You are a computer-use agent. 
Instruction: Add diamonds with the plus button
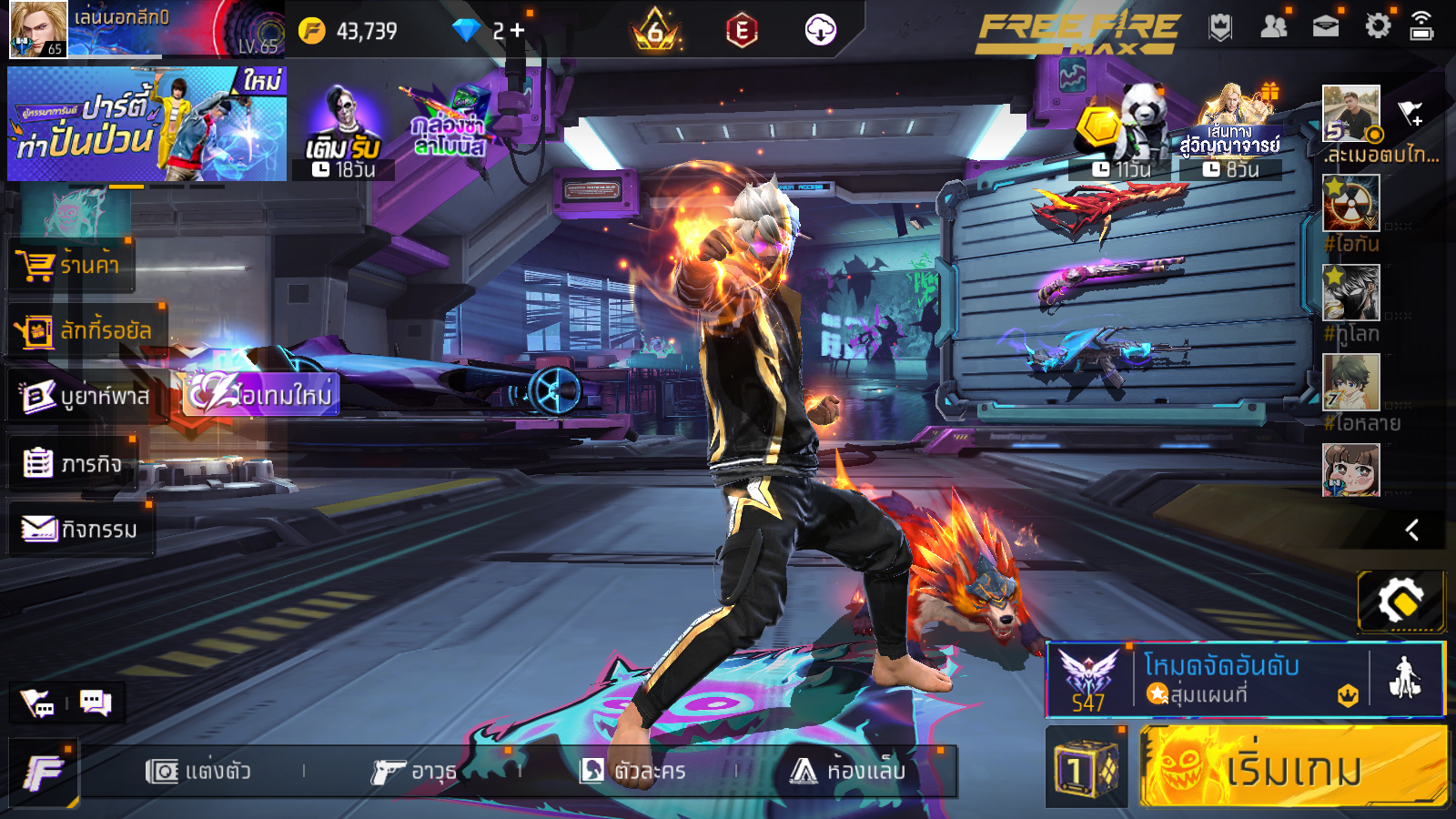click(x=518, y=31)
